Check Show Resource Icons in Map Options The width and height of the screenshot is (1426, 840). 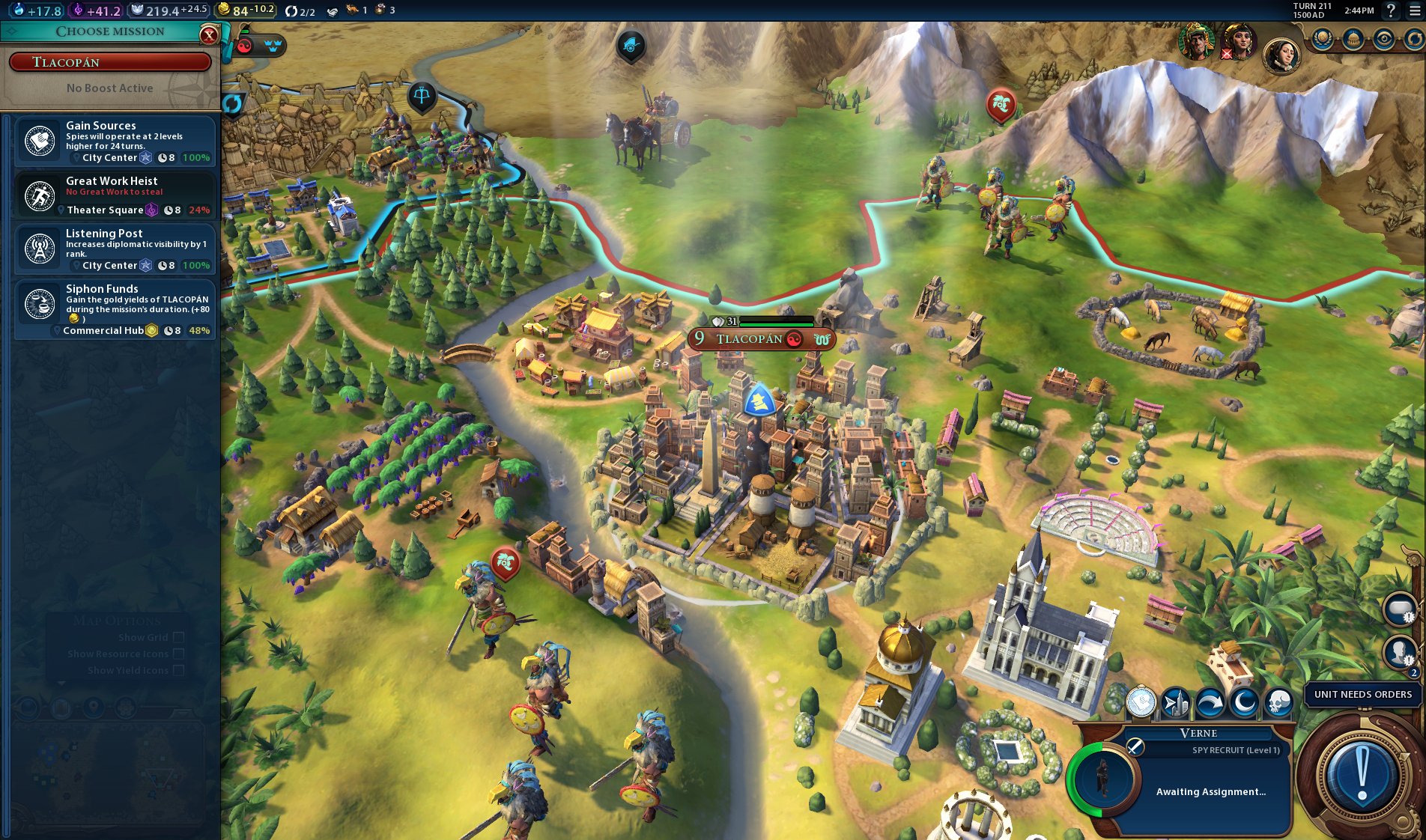click(178, 654)
